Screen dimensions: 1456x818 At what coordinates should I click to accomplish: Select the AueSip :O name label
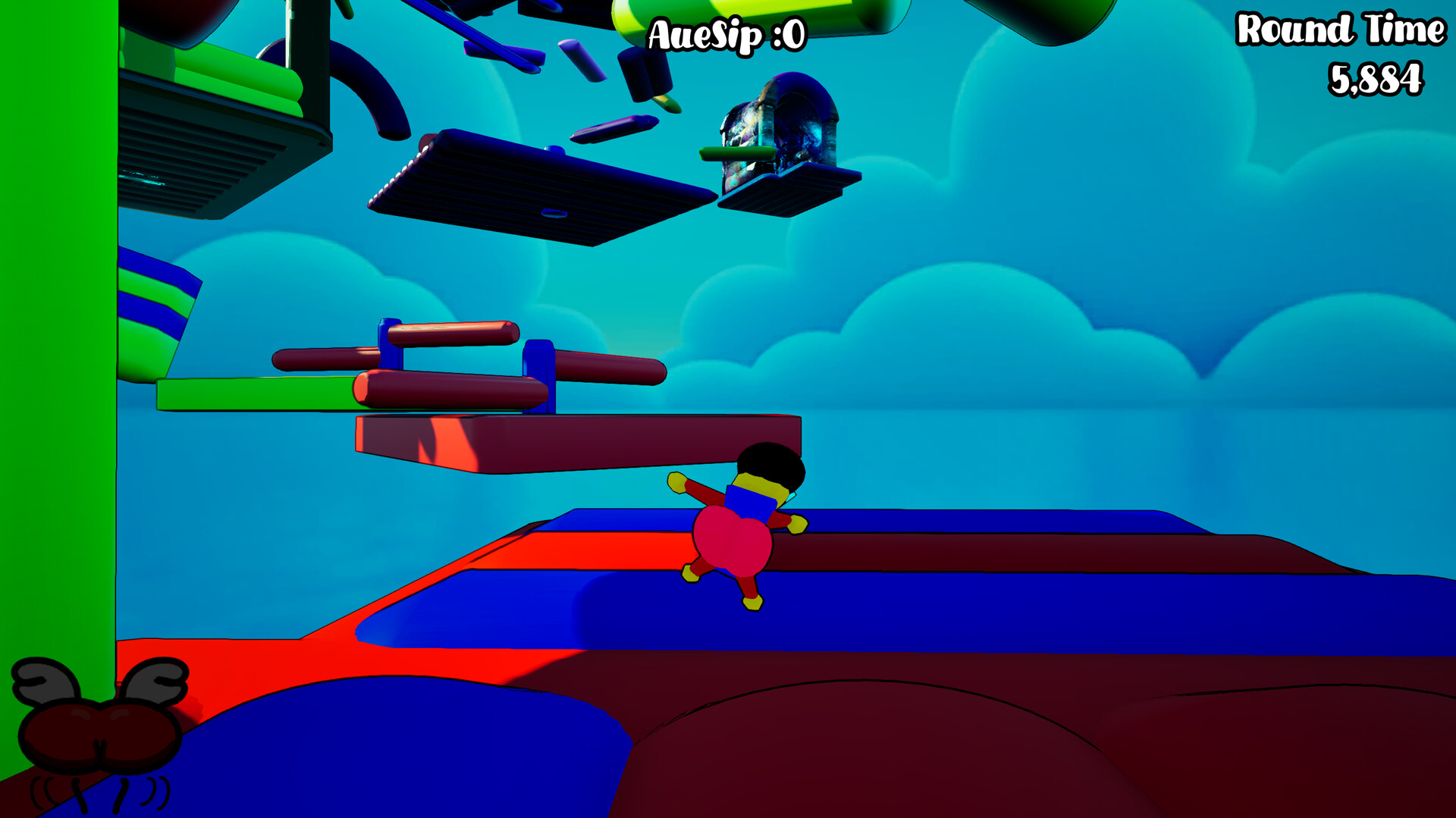pos(724,34)
